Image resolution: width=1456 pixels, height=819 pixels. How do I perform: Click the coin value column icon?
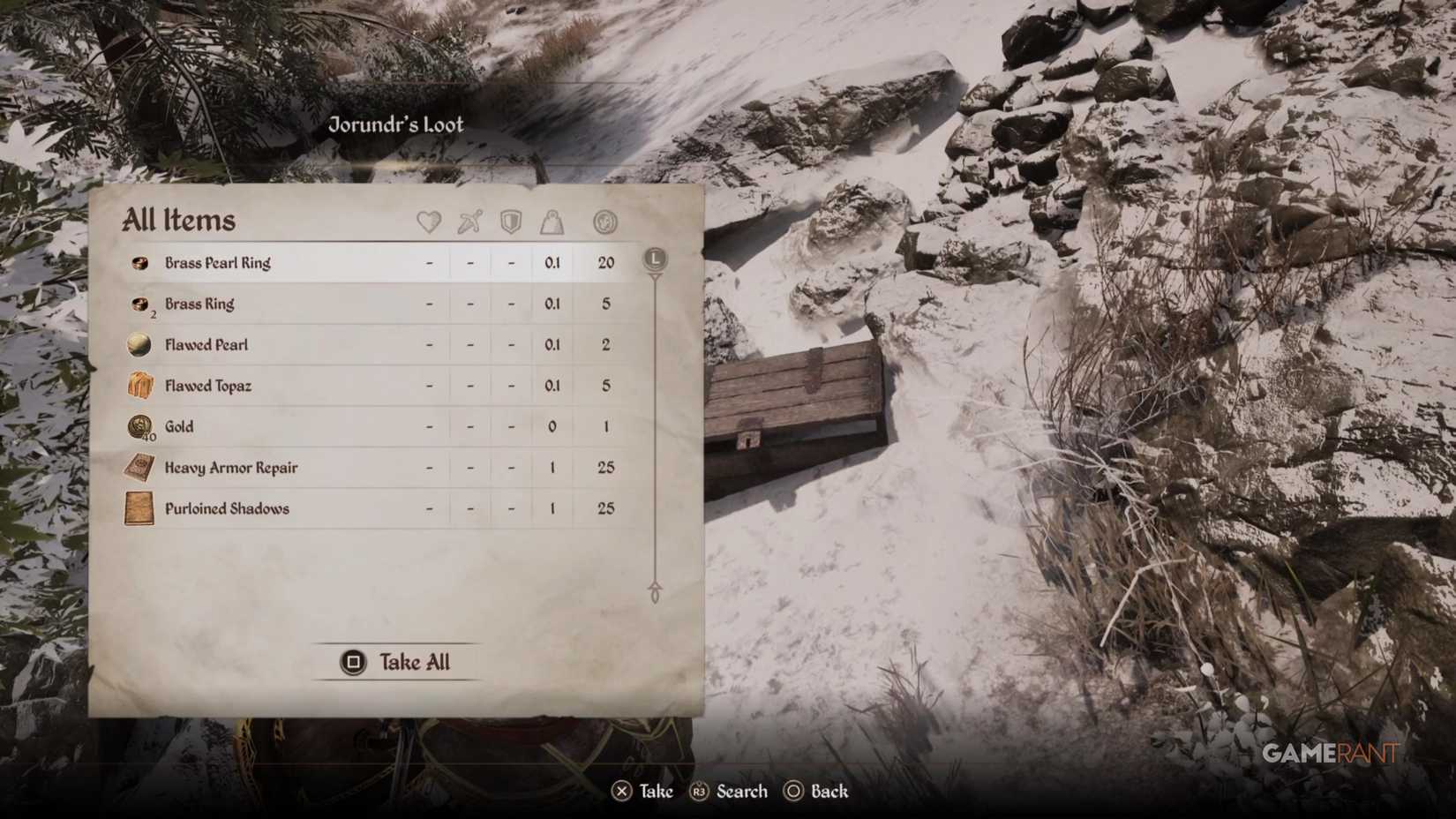point(605,222)
